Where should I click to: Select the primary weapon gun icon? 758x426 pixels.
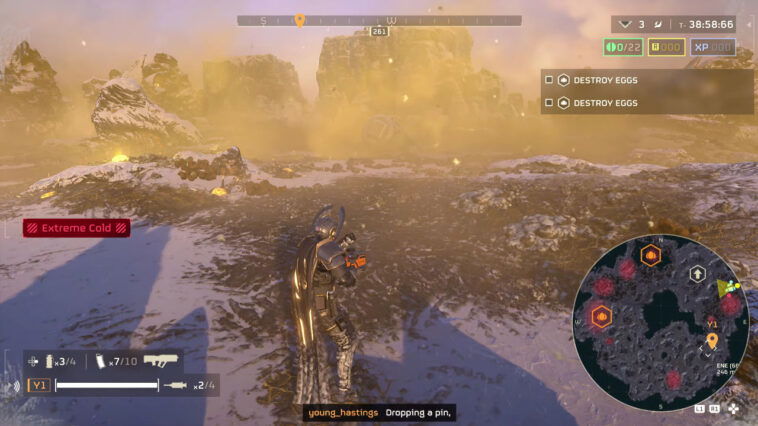click(160, 361)
